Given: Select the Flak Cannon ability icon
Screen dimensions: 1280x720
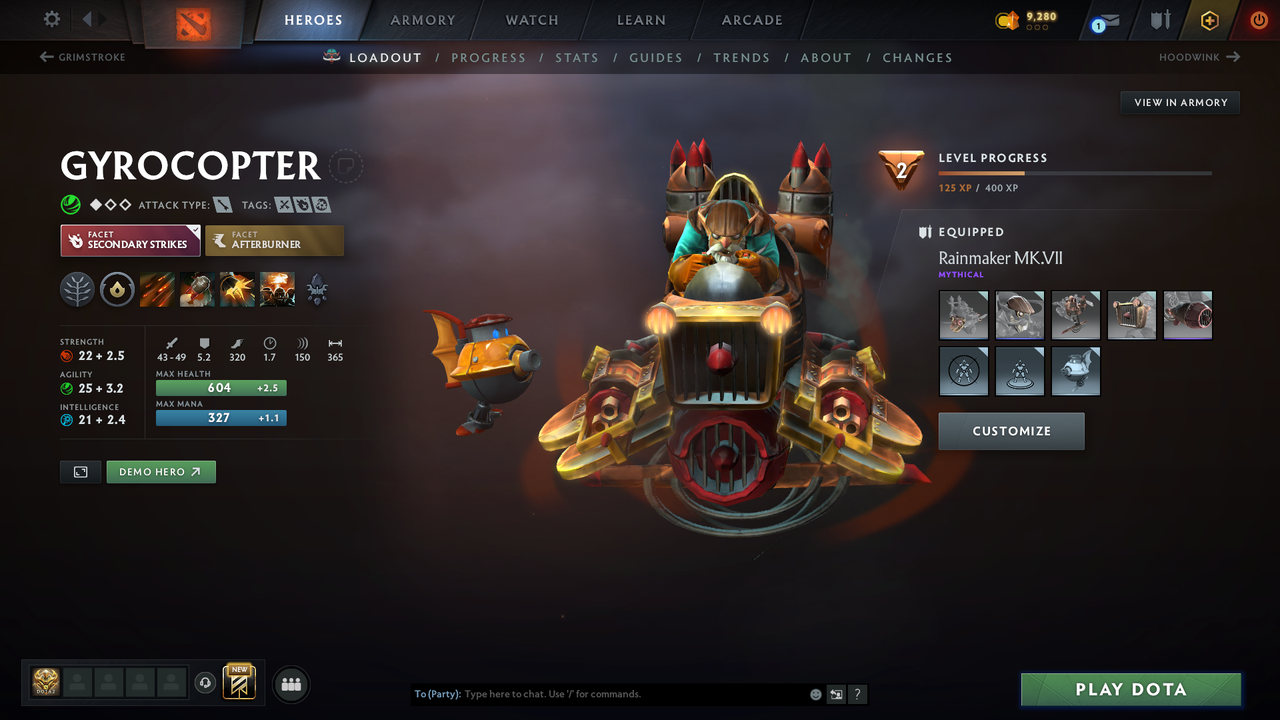Looking at the screenshot, I should tap(239, 290).
